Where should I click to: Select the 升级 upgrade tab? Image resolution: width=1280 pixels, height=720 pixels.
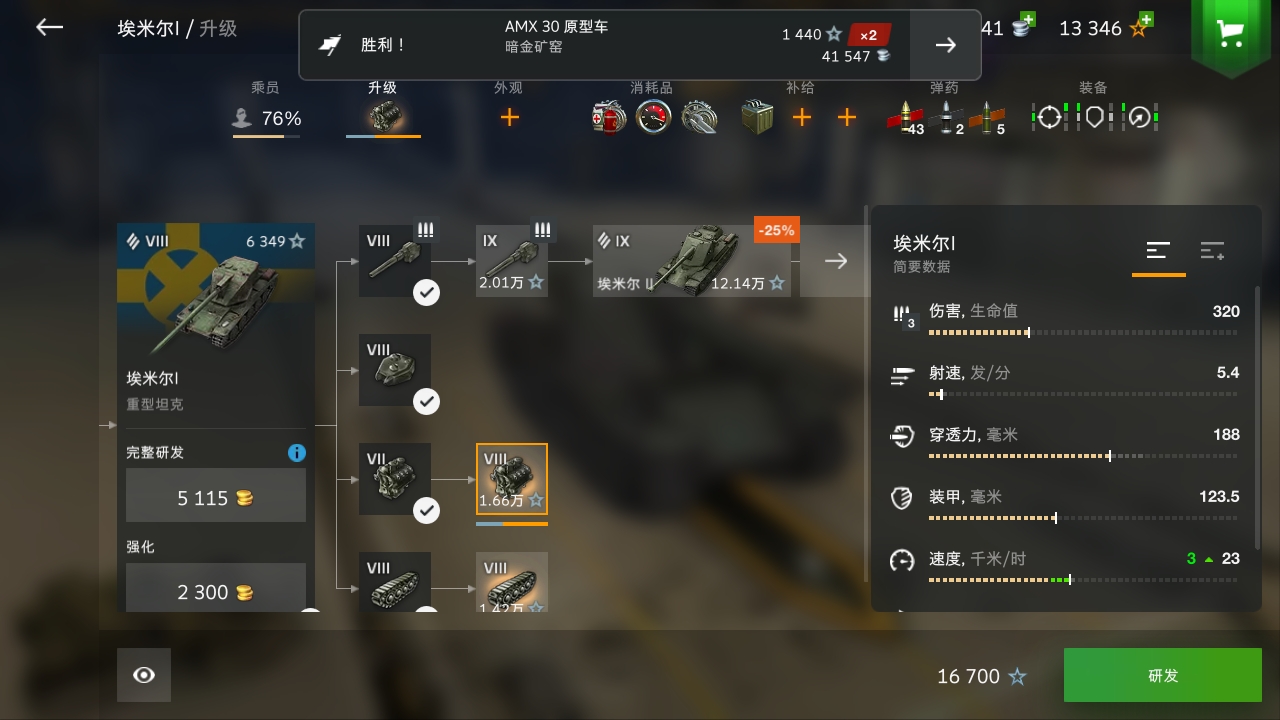383,110
